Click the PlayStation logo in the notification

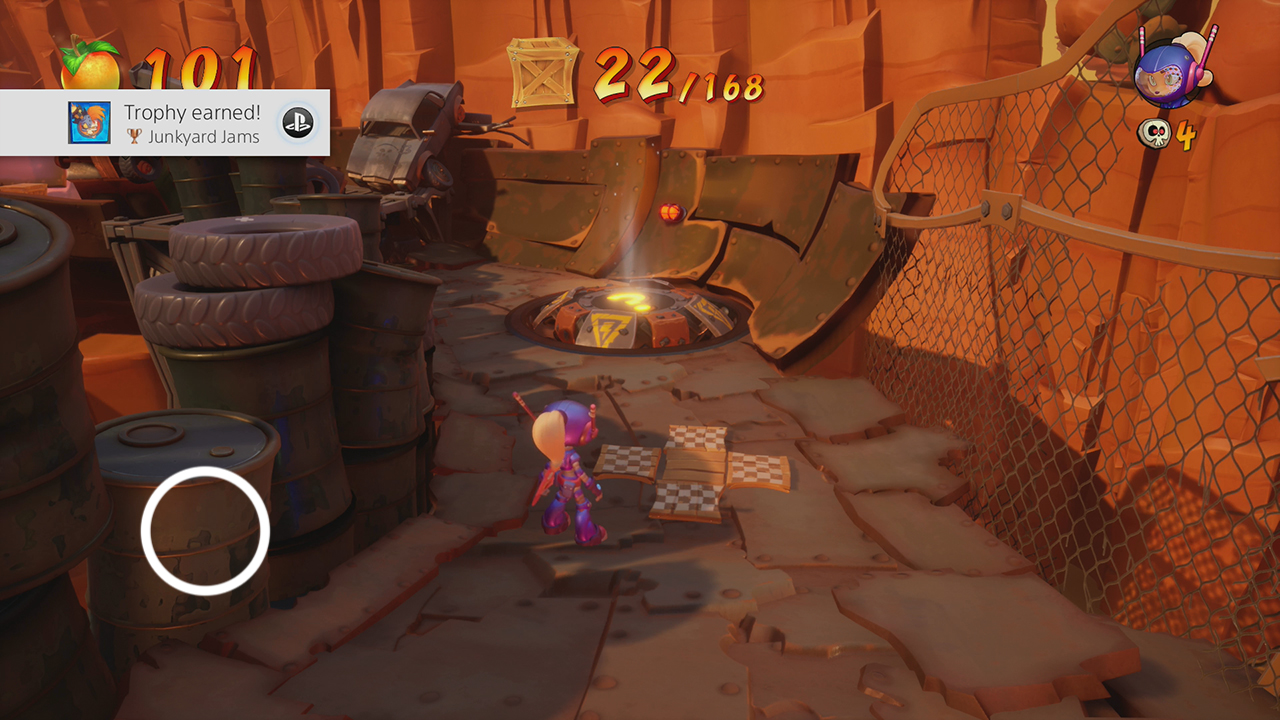(296, 123)
